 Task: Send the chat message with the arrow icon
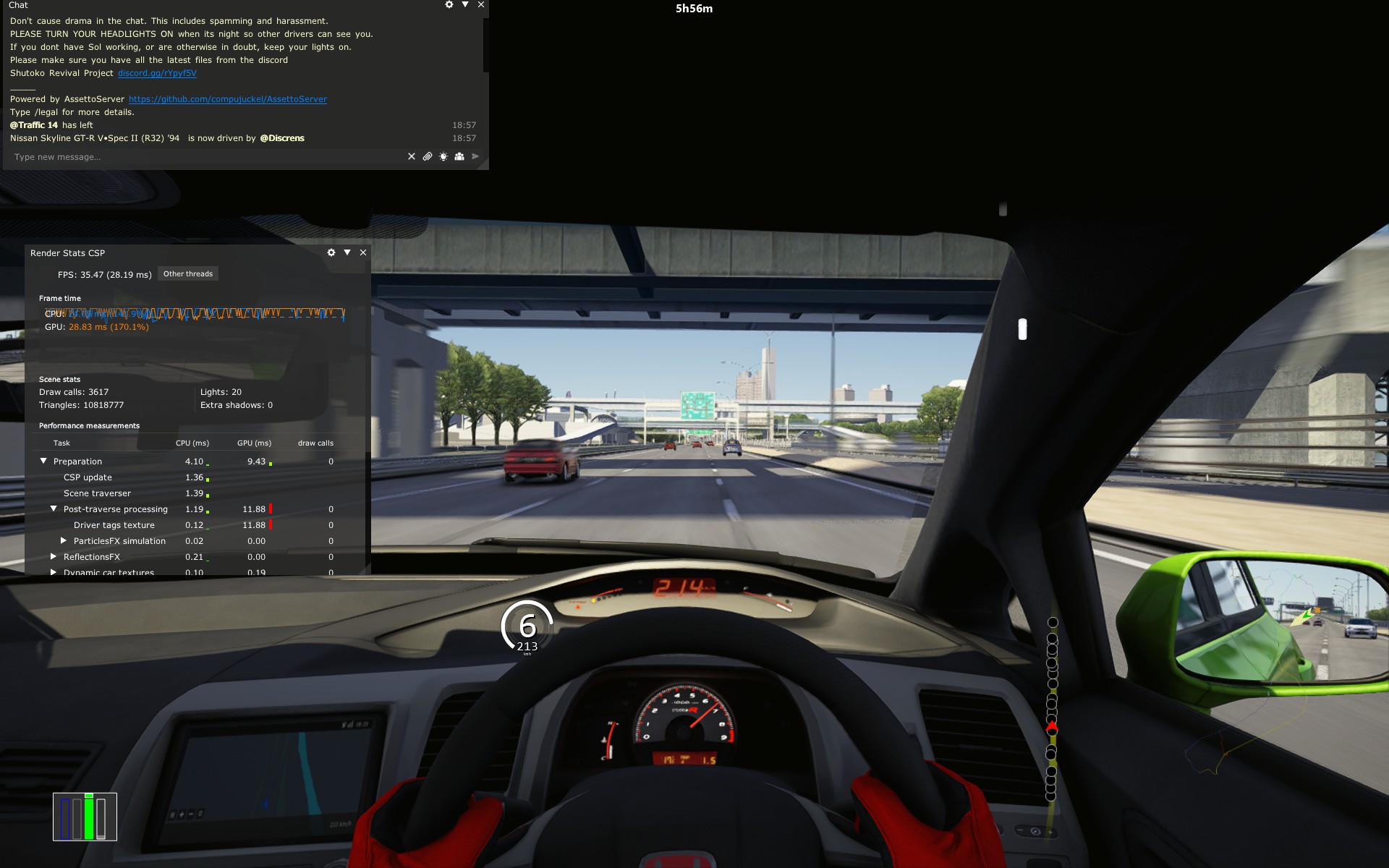click(x=475, y=156)
